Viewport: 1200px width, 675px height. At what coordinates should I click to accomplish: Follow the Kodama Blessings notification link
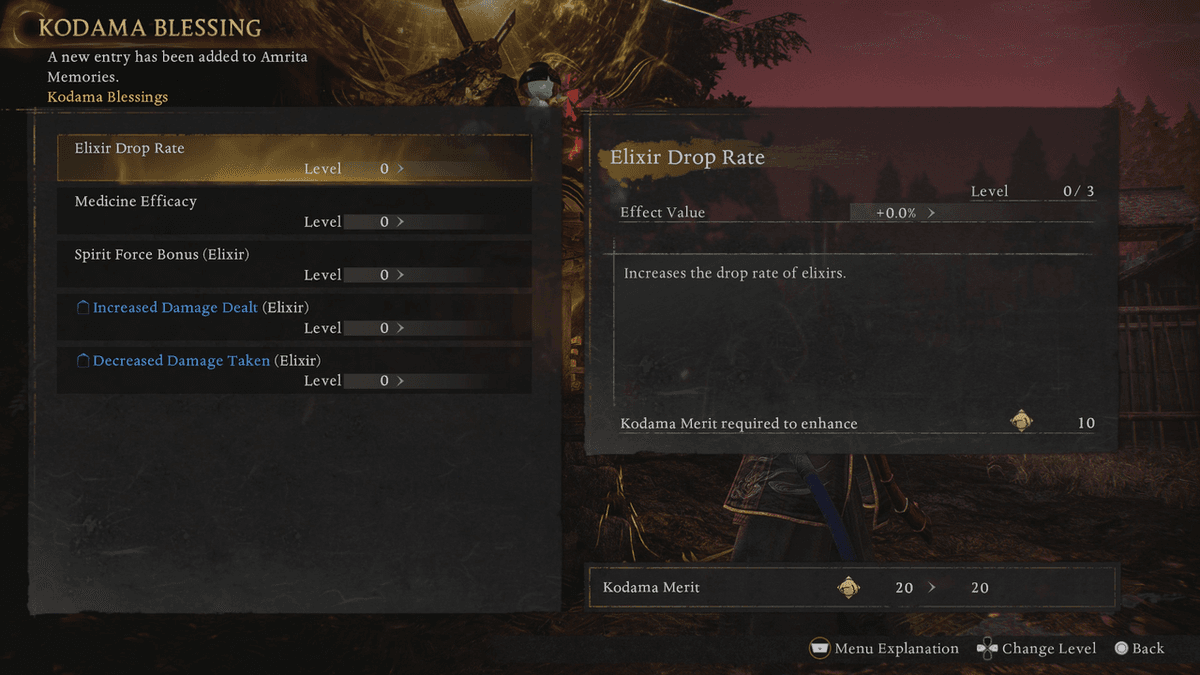coord(108,97)
